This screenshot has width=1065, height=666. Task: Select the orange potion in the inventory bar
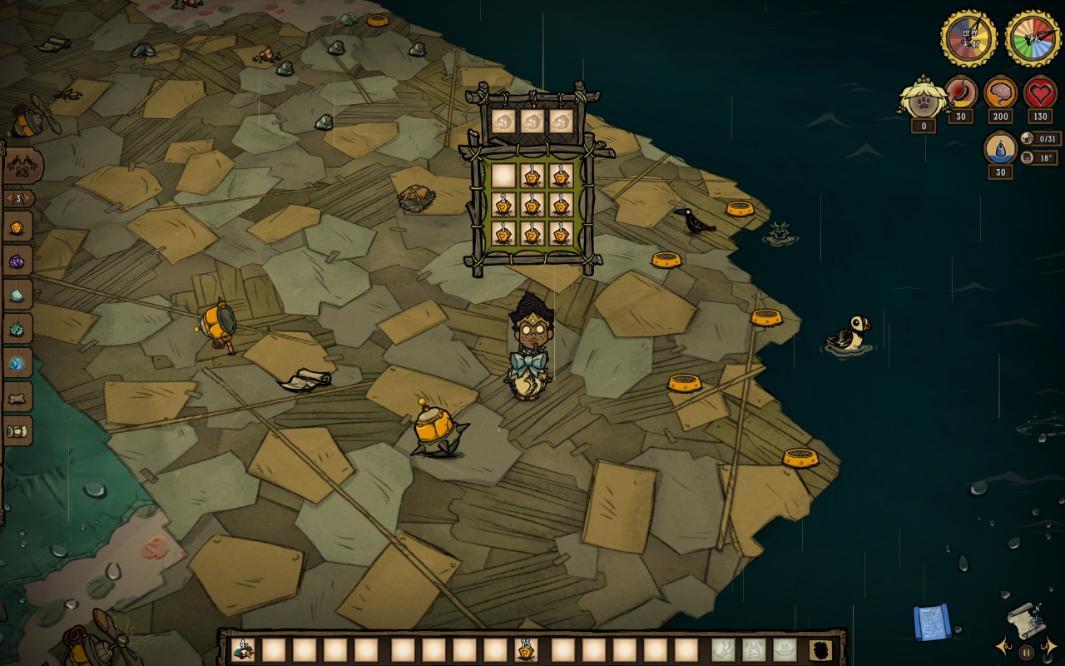[526, 650]
